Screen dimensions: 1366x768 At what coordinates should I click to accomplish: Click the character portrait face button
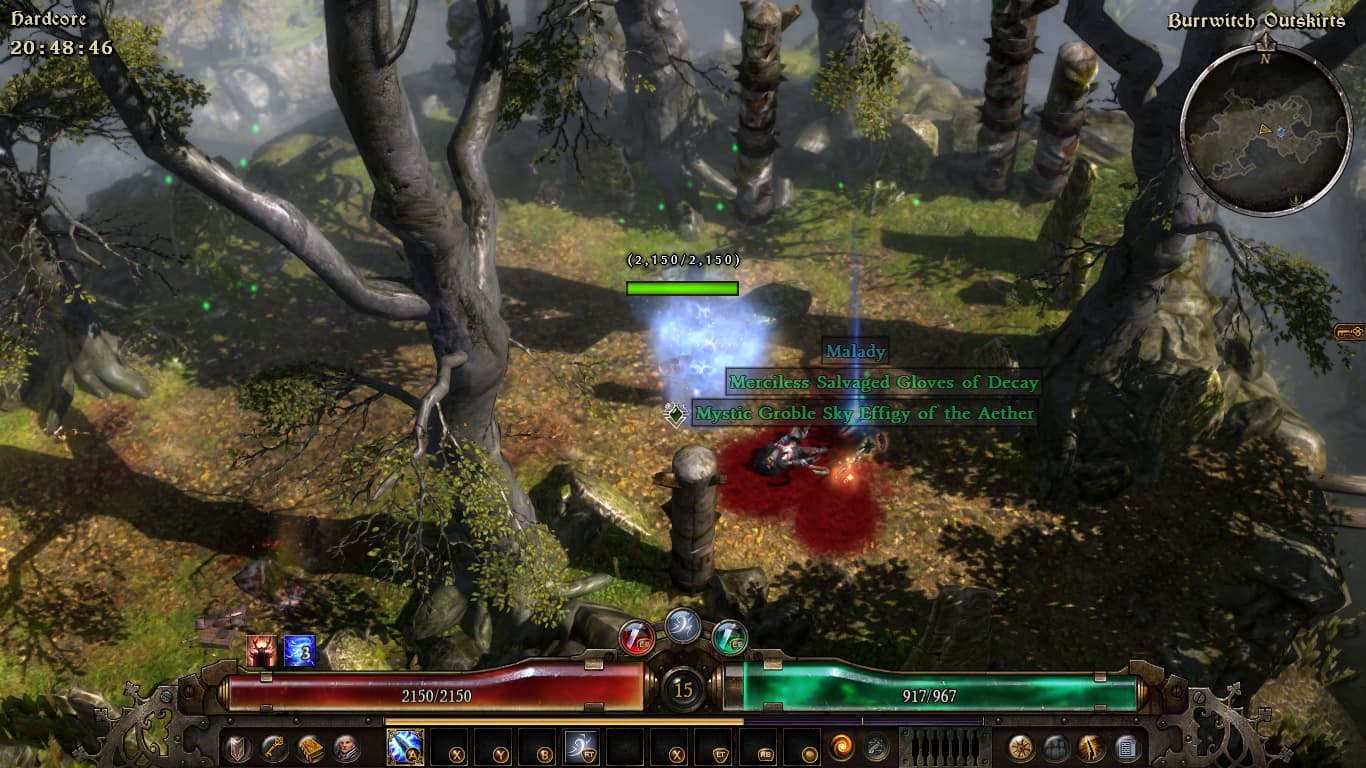click(347, 747)
